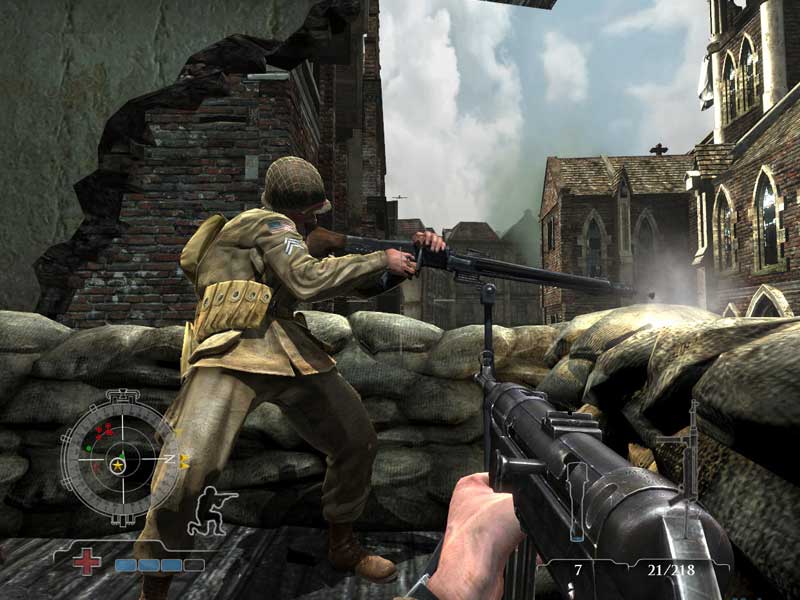Viewport: 800px width, 600px height.
Task: Choose the MP40 weapon silhouette icon
Action: 688,461
